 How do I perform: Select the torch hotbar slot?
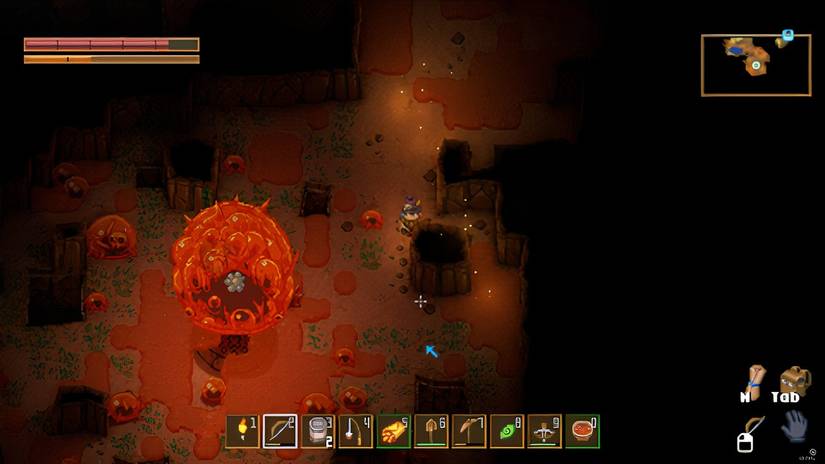[241, 431]
